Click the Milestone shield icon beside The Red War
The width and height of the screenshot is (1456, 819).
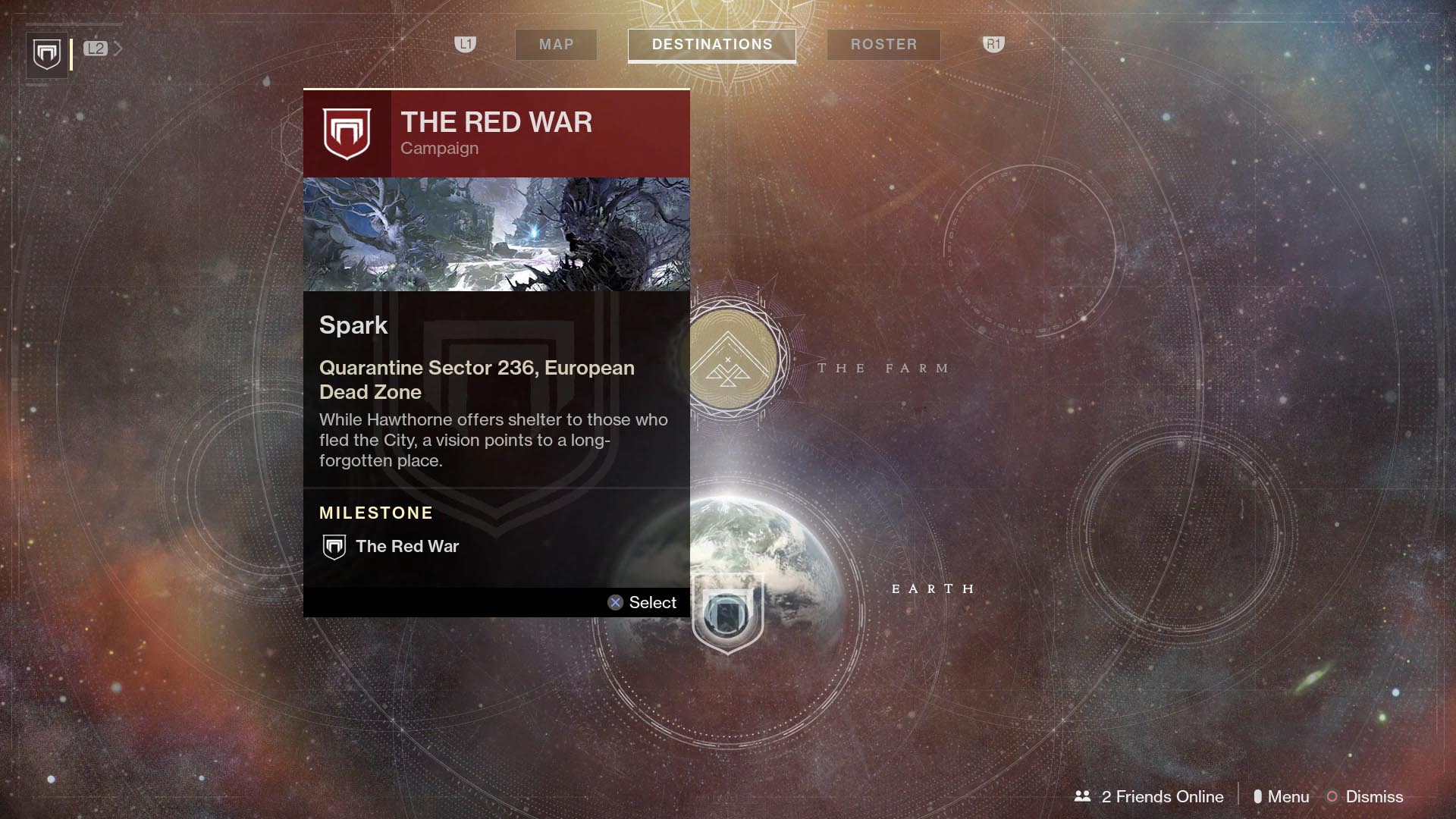pos(333,545)
